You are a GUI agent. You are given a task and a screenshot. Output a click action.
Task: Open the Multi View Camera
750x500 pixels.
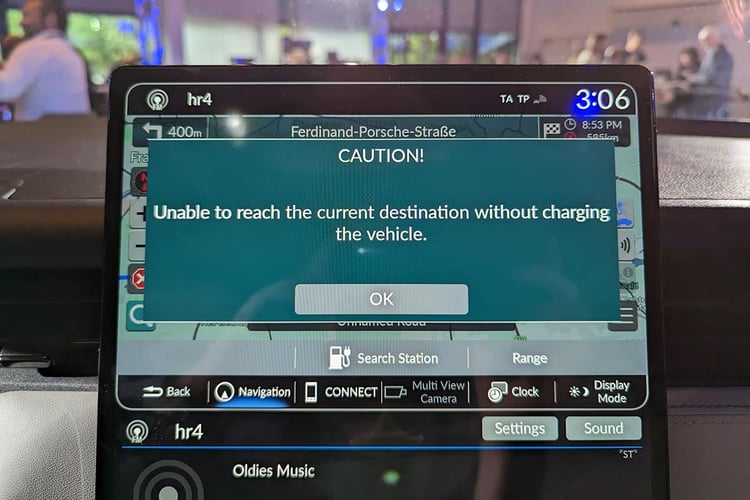coord(426,392)
